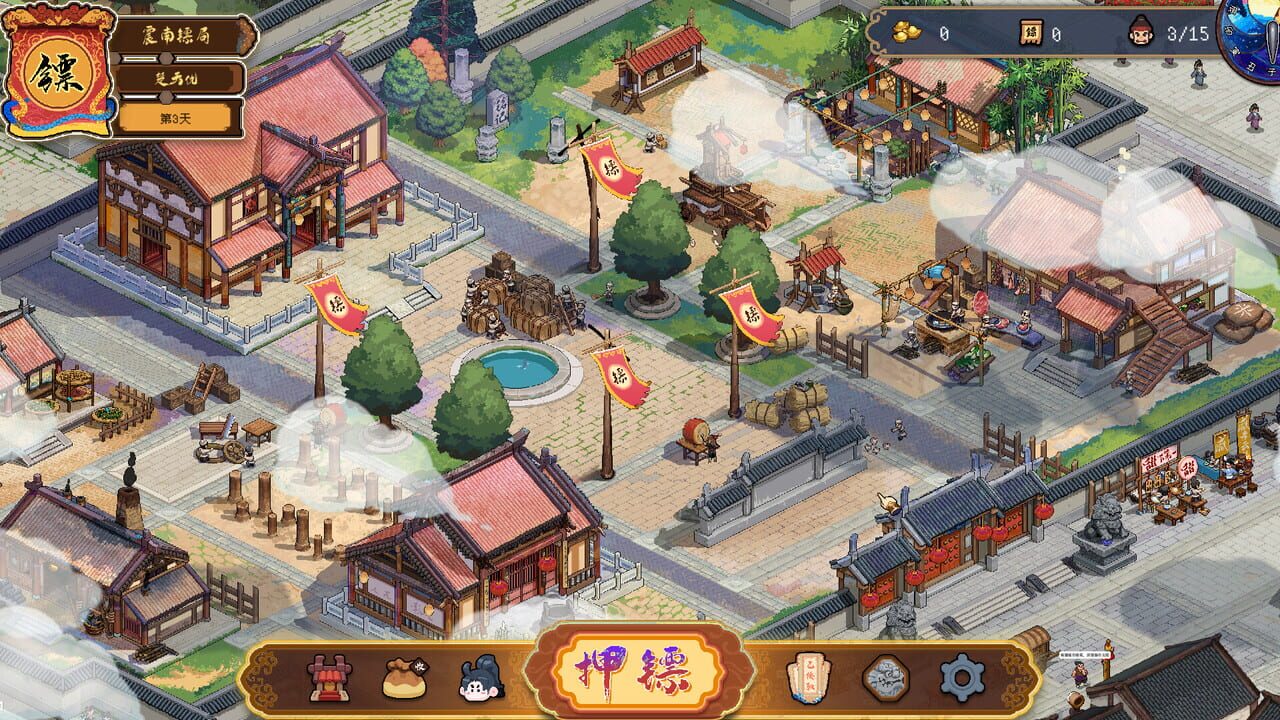Open the day-night compass dial top right
1280x720 pixels.
1256,40
